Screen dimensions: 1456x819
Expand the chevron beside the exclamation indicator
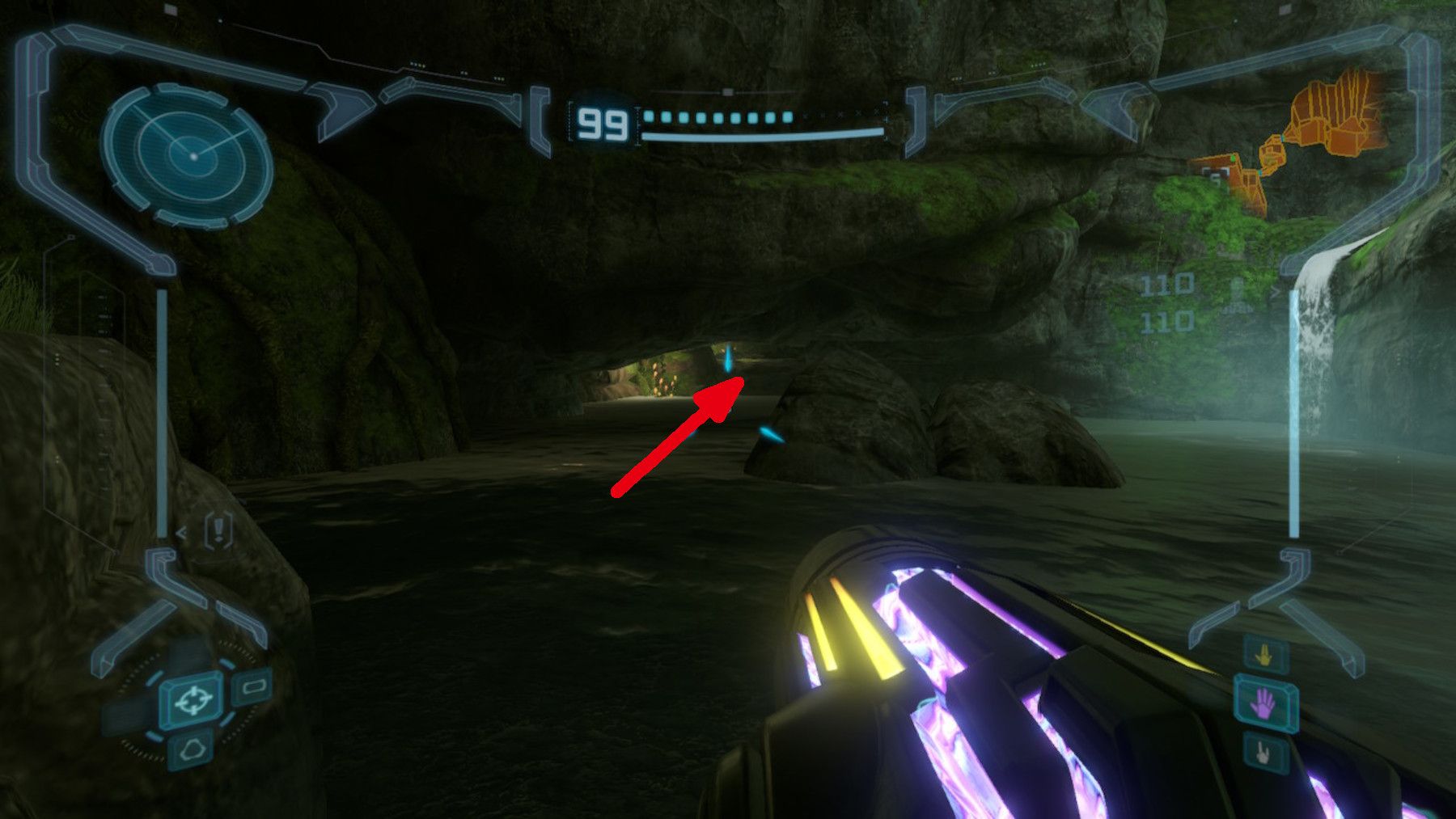(180, 533)
